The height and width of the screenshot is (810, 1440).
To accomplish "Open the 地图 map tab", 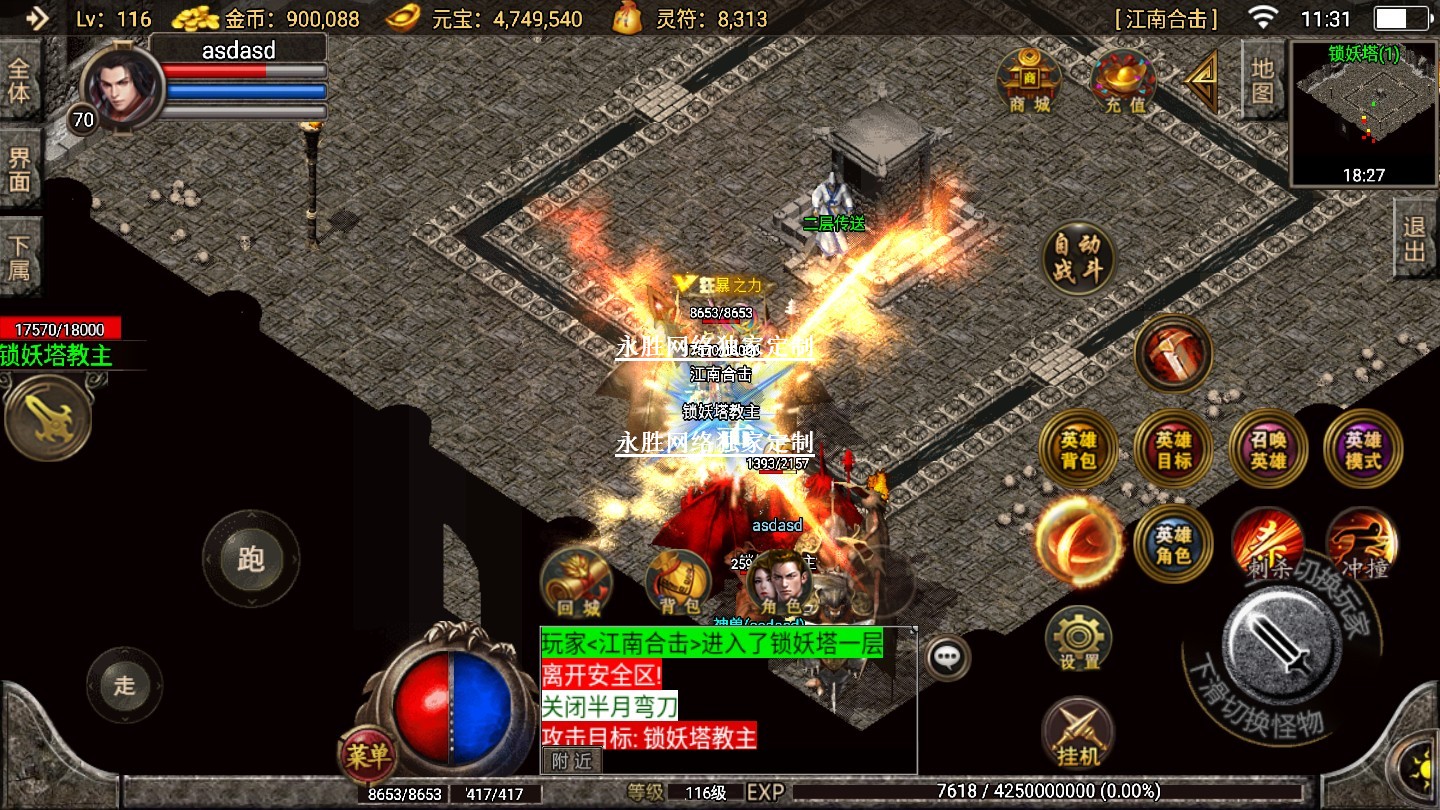I will coord(1262,80).
